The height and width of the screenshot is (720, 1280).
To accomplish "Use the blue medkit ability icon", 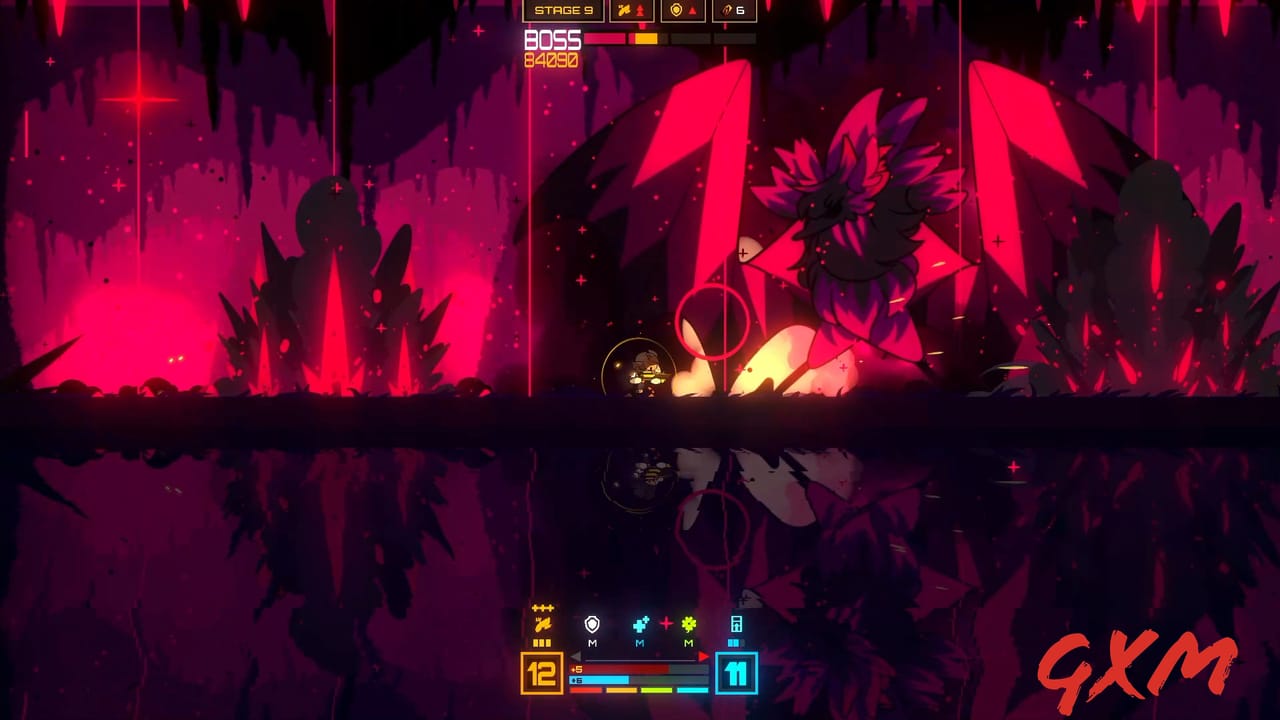I will [639, 625].
